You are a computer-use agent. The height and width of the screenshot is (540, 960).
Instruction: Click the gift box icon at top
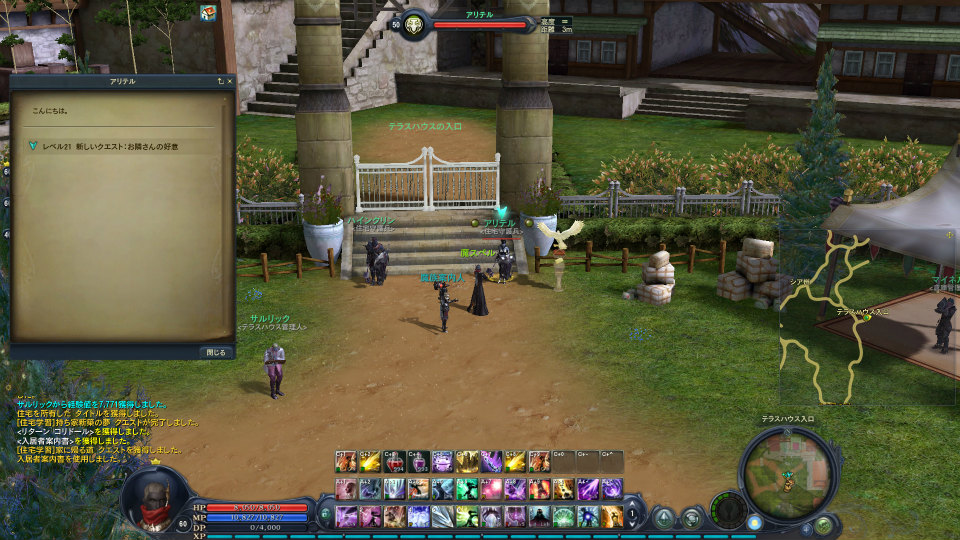pos(208,13)
